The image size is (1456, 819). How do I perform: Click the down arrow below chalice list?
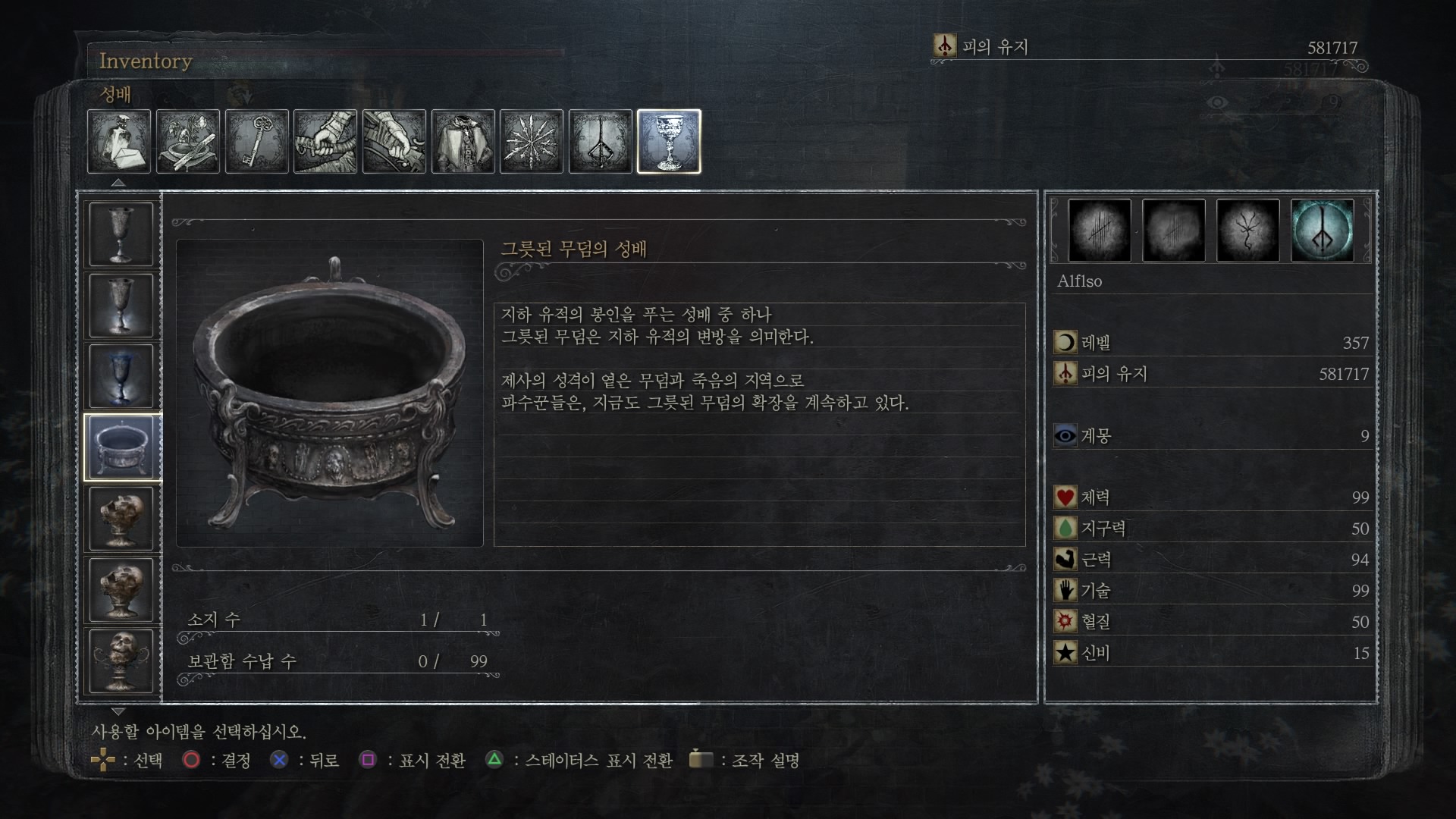(x=118, y=711)
